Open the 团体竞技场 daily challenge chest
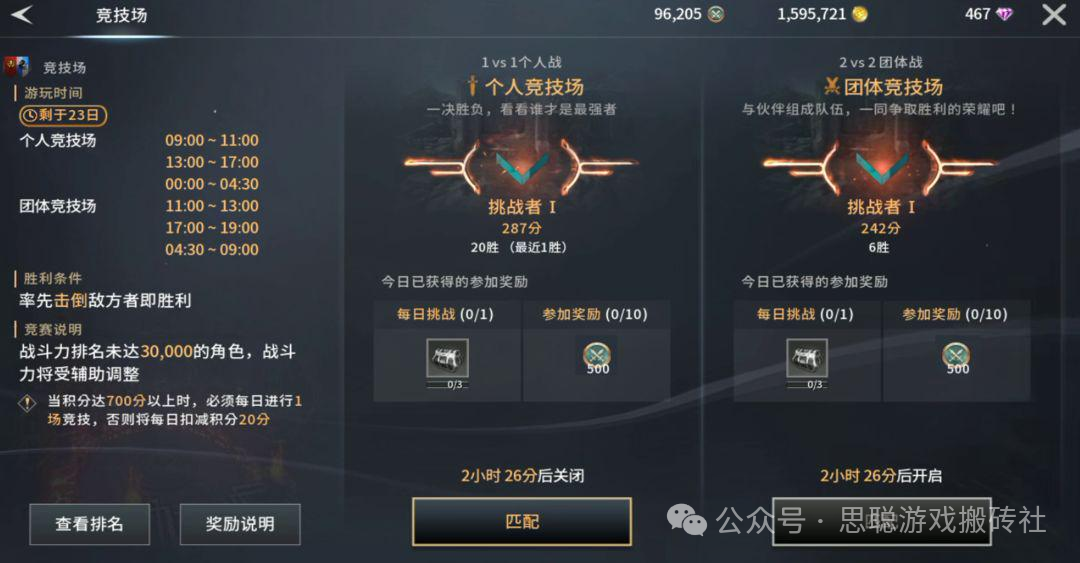Screen dimensions: 1080x563 point(807,359)
